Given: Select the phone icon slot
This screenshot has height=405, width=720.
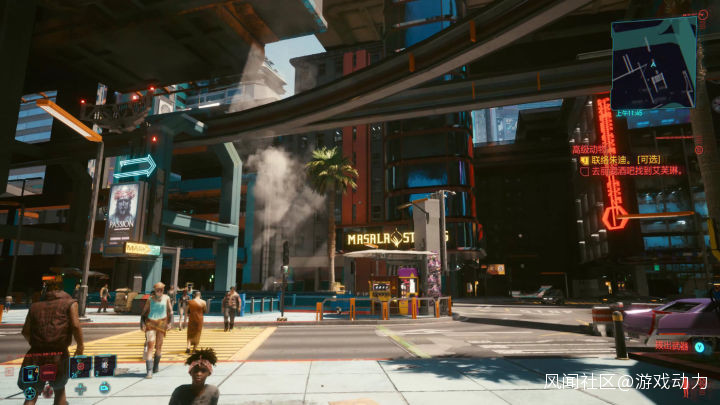Looking at the screenshot, I should 31,373.
